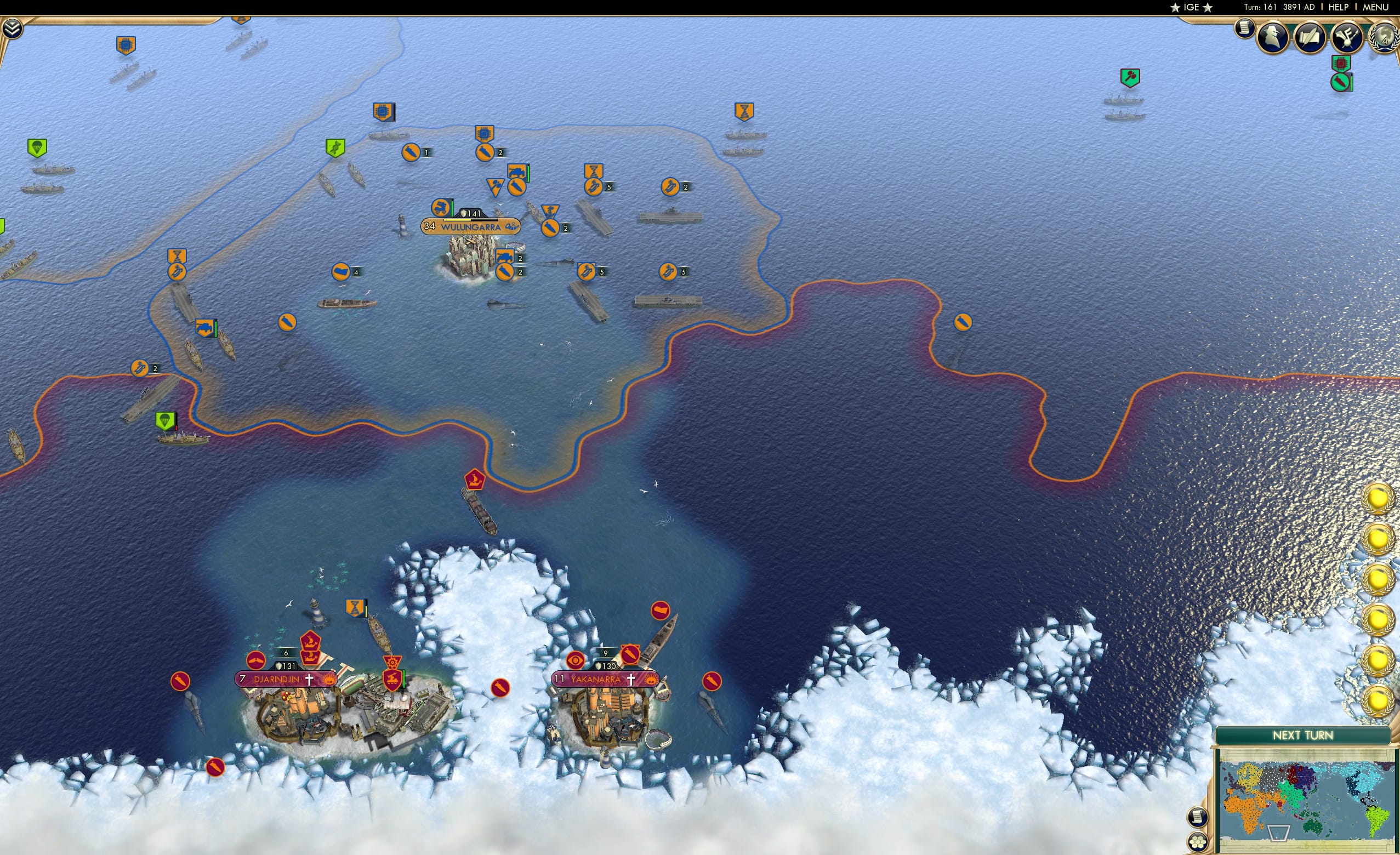Open the Cultural Overview winged icon
This screenshot has height=855, width=1400.
(x=1347, y=37)
